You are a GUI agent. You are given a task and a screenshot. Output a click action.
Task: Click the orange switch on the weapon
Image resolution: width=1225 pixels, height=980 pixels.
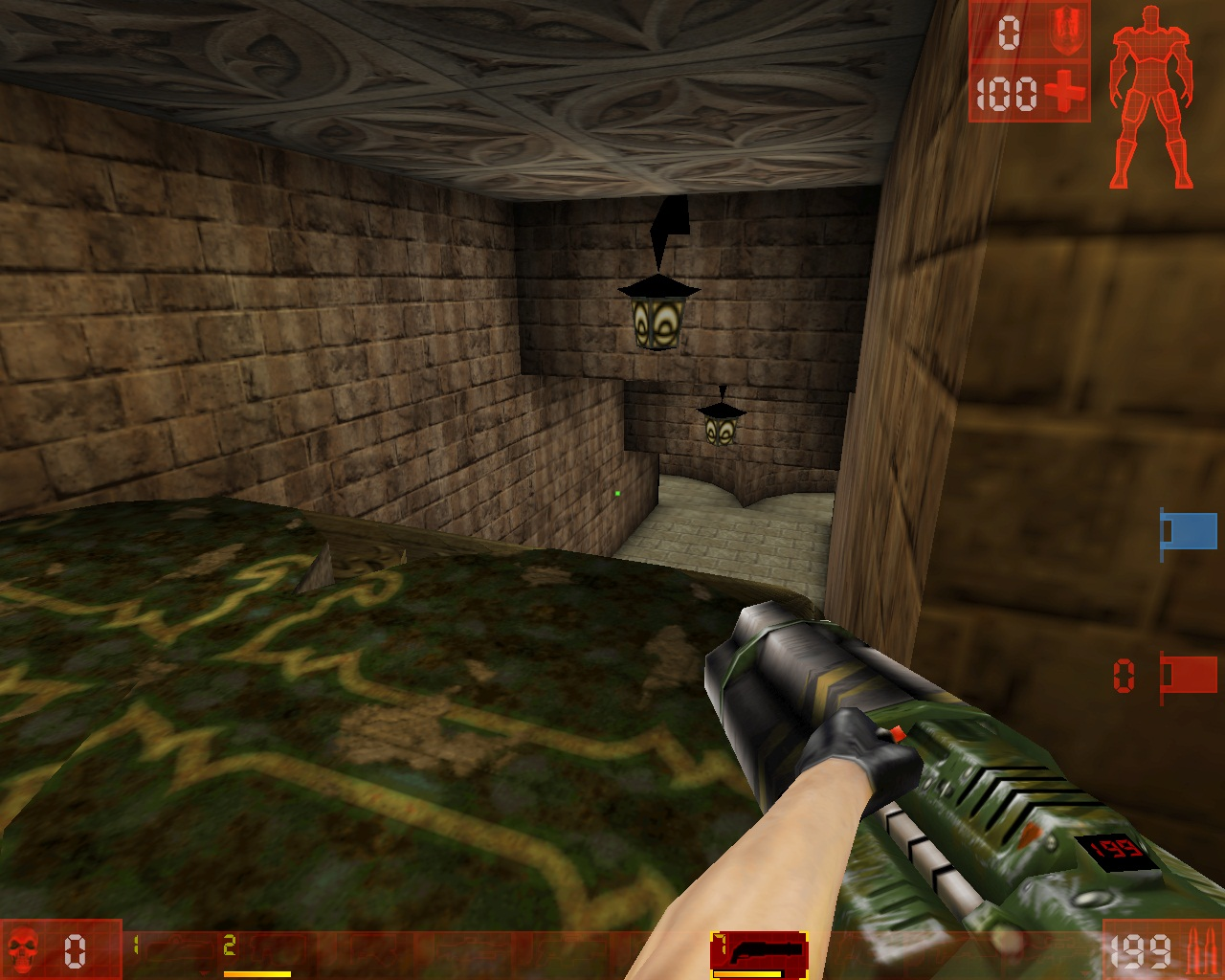click(896, 732)
